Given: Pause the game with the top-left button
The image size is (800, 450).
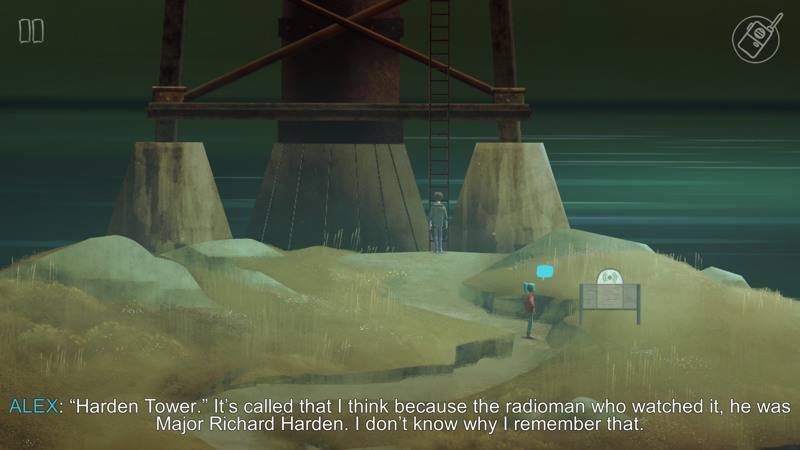Looking at the screenshot, I should [31, 31].
